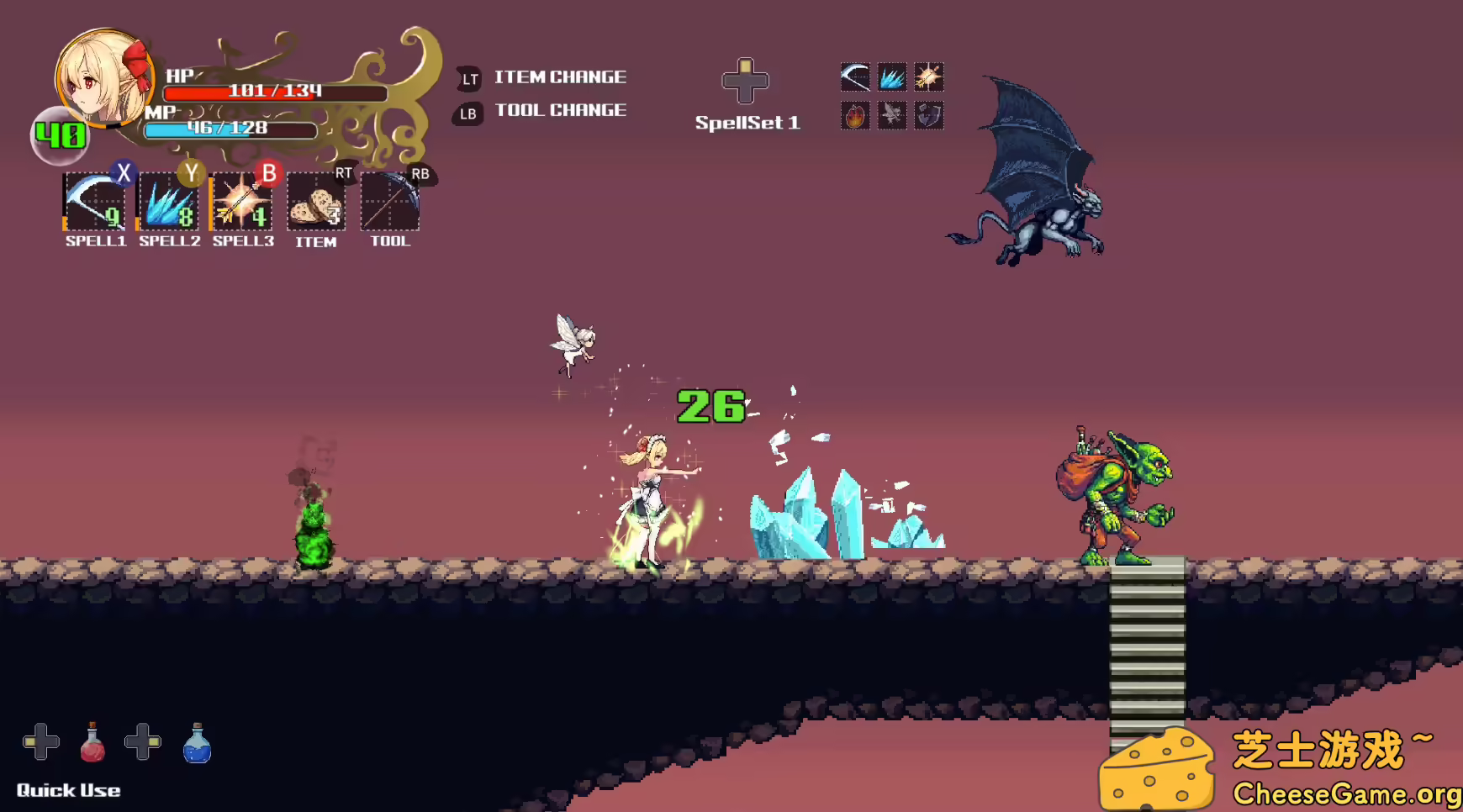The image size is (1463, 812).
Task: Click the fire spell icon in SpellSet 1 grid
Action: tap(855, 115)
